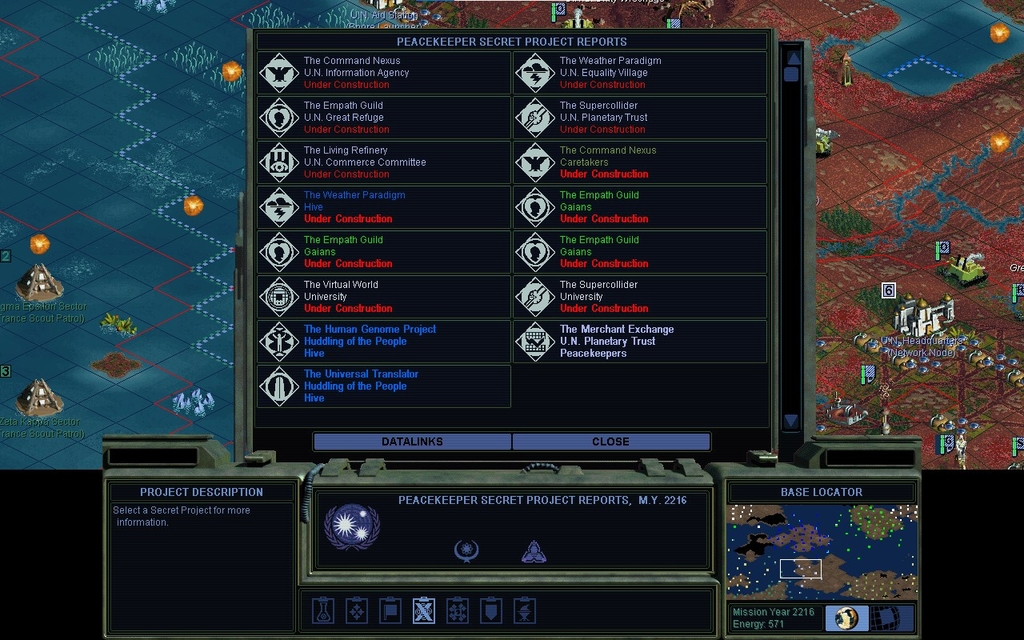This screenshot has width=1024, height=640.
Task: Select The Human Genome Project entry
Action: [x=384, y=342]
